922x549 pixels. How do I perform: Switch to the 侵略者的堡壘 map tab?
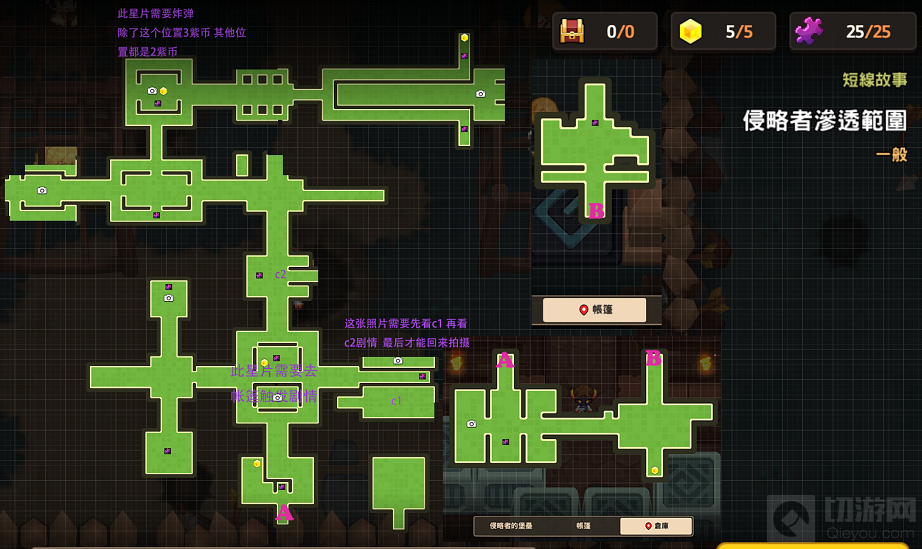[x=510, y=526]
